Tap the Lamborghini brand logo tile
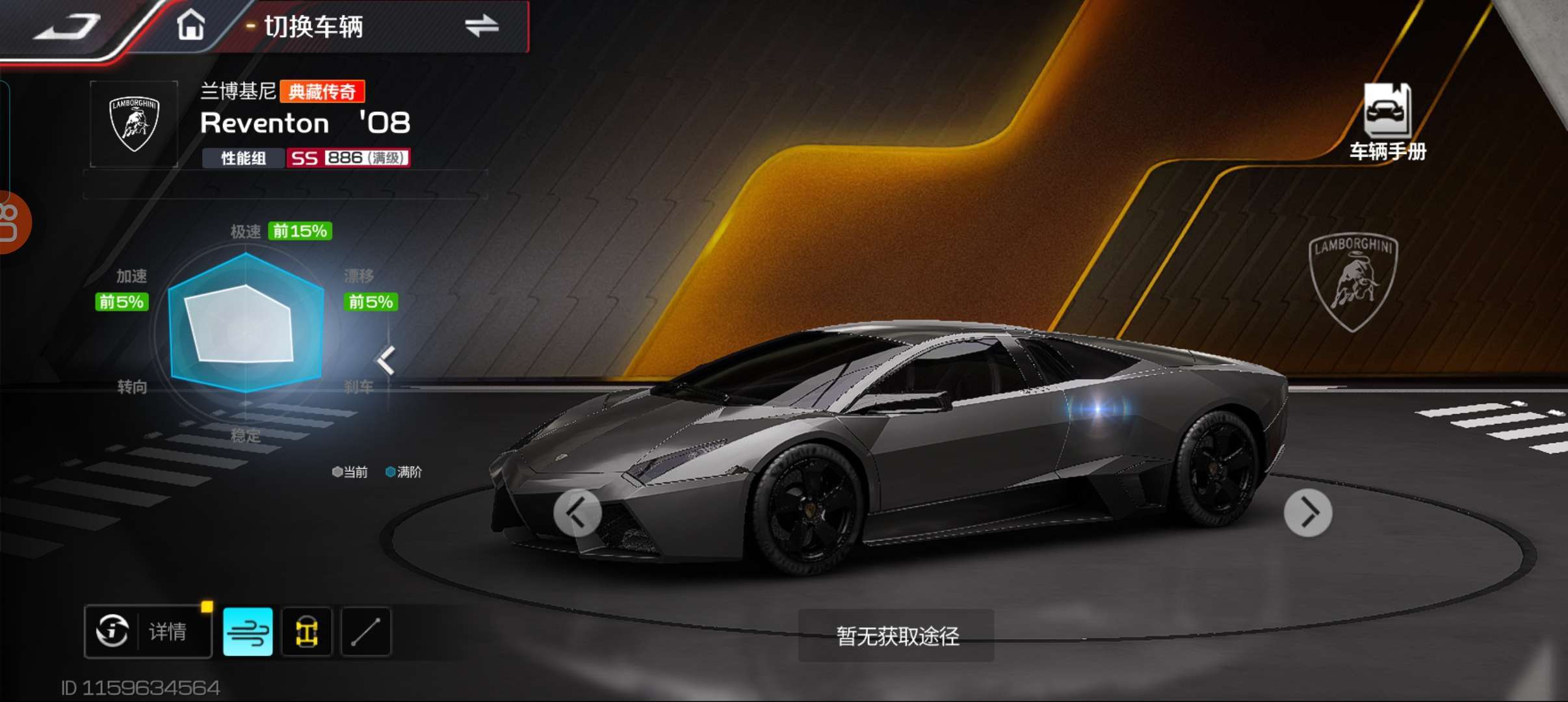Viewport: 1568px width, 702px height. click(134, 123)
